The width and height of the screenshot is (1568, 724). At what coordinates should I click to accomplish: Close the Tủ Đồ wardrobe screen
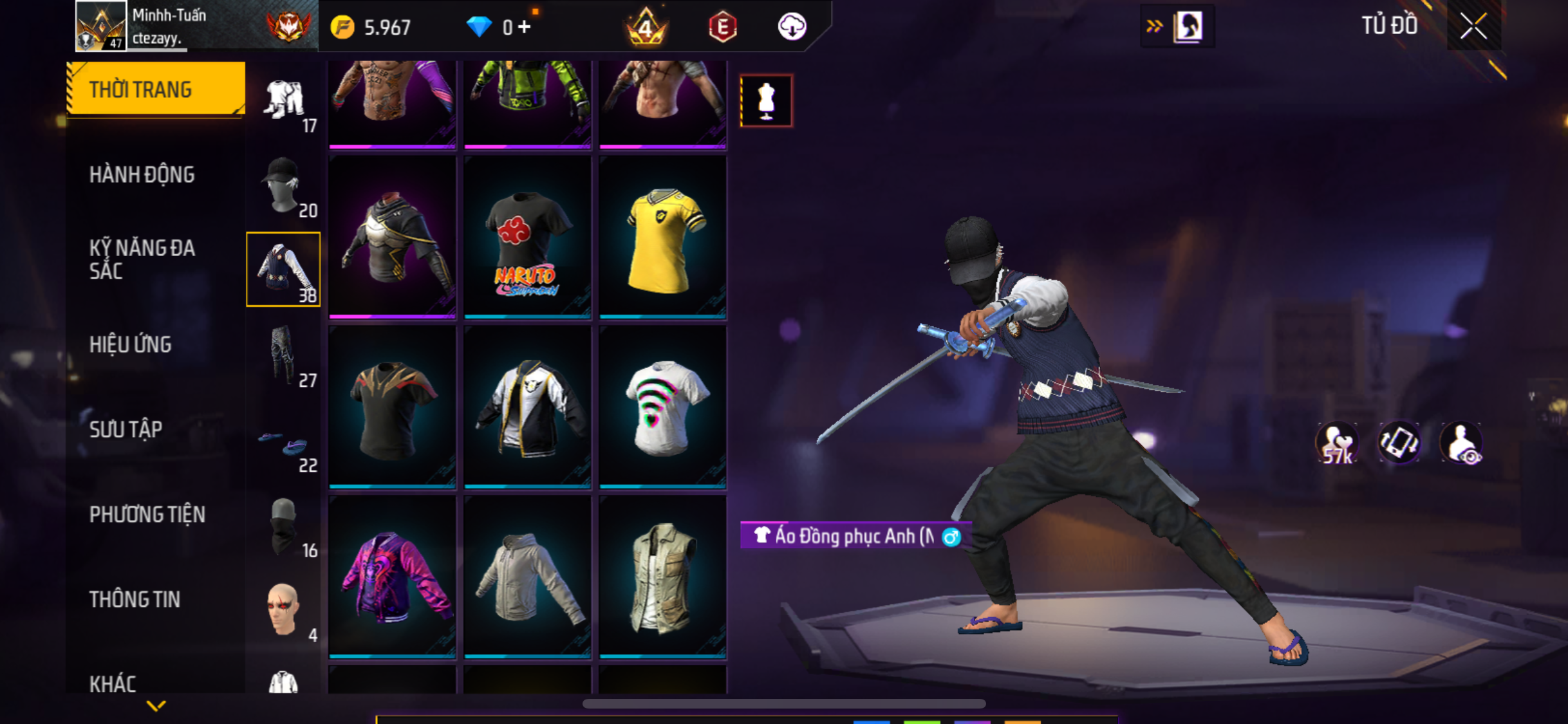[1473, 26]
